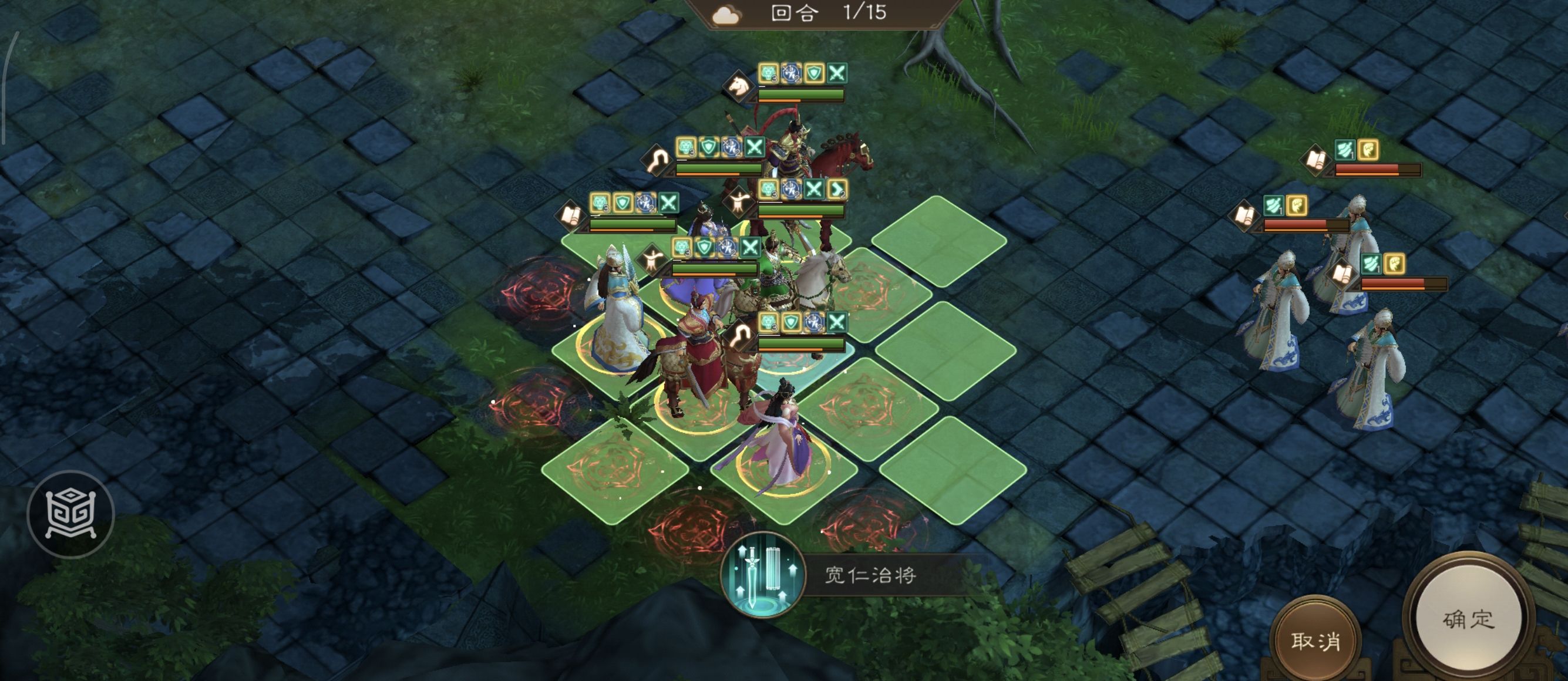Confirm the action with 确定 button
This screenshot has height=681, width=1568.
coord(1468,619)
